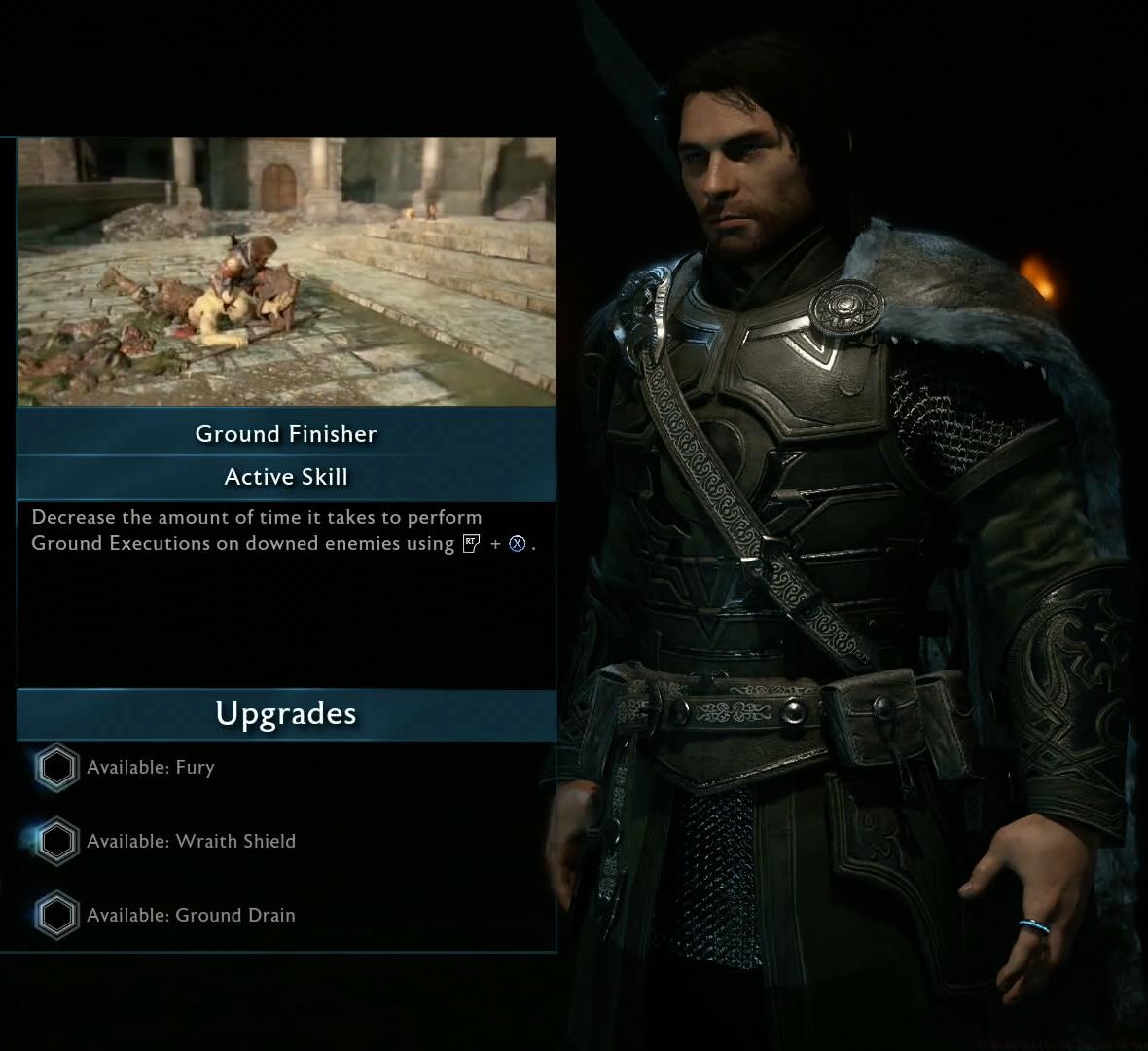Select the Ground Finisher skill title
Image resolution: width=1148 pixels, height=1051 pixels.
(286, 434)
